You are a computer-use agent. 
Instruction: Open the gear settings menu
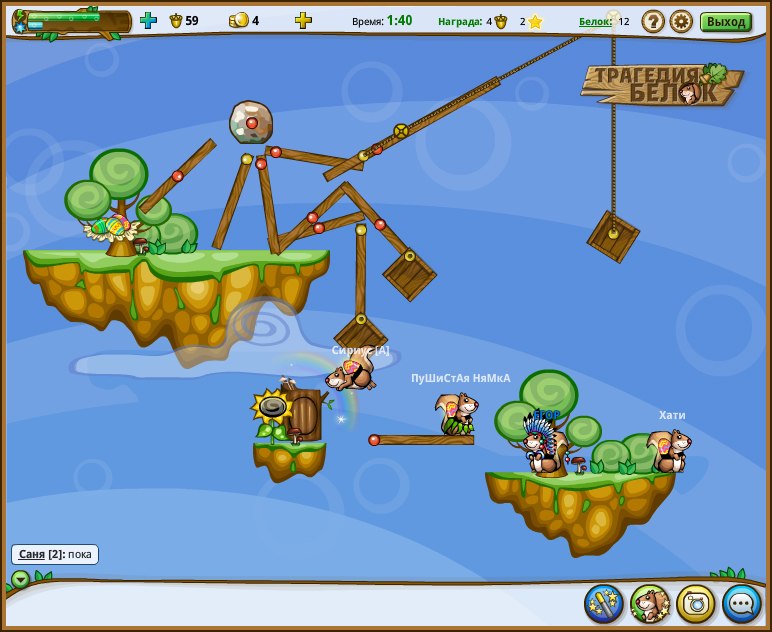[681, 21]
